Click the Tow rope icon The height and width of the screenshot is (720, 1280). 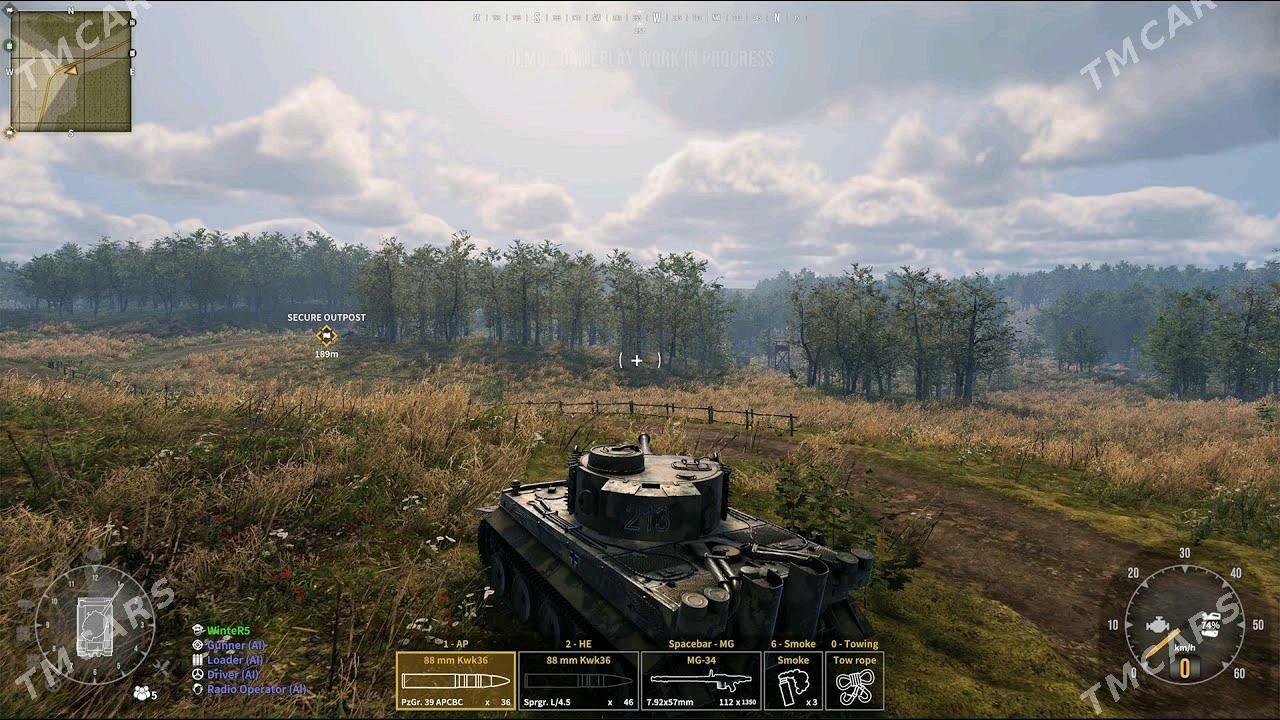click(x=855, y=685)
